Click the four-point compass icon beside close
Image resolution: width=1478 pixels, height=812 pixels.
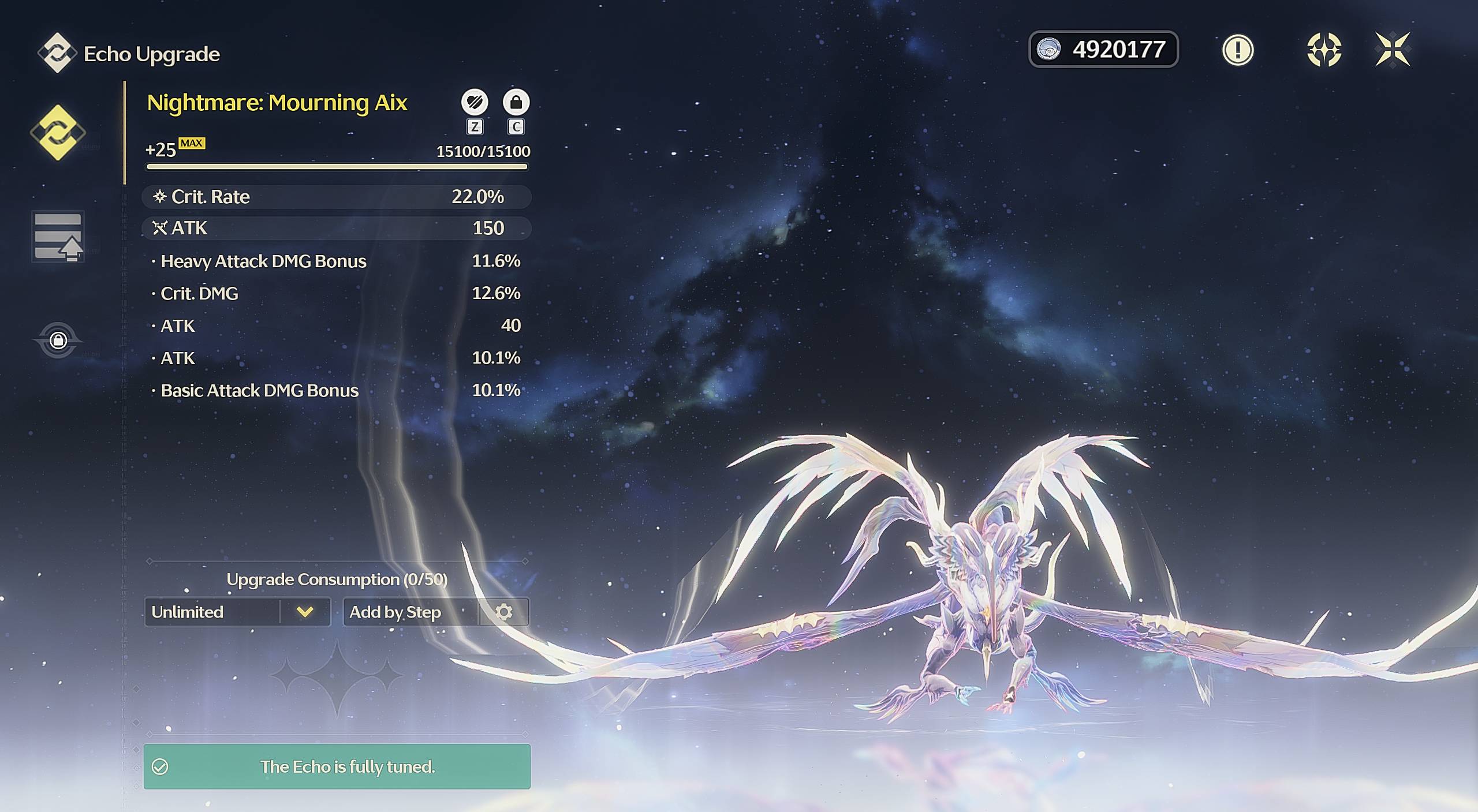(x=1323, y=50)
